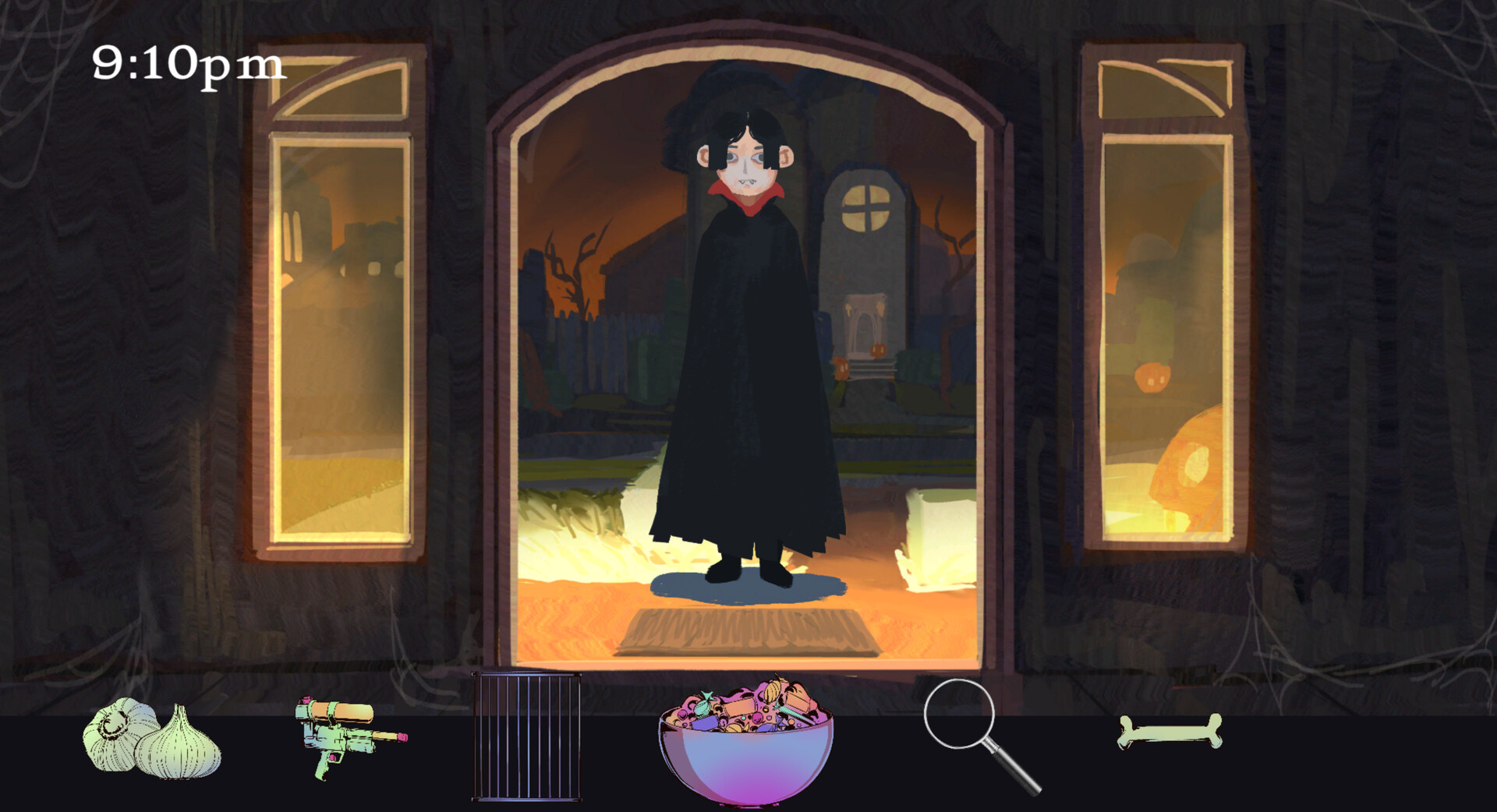Look through the right window
The width and height of the screenshot is (1497, 812).
1154,312
